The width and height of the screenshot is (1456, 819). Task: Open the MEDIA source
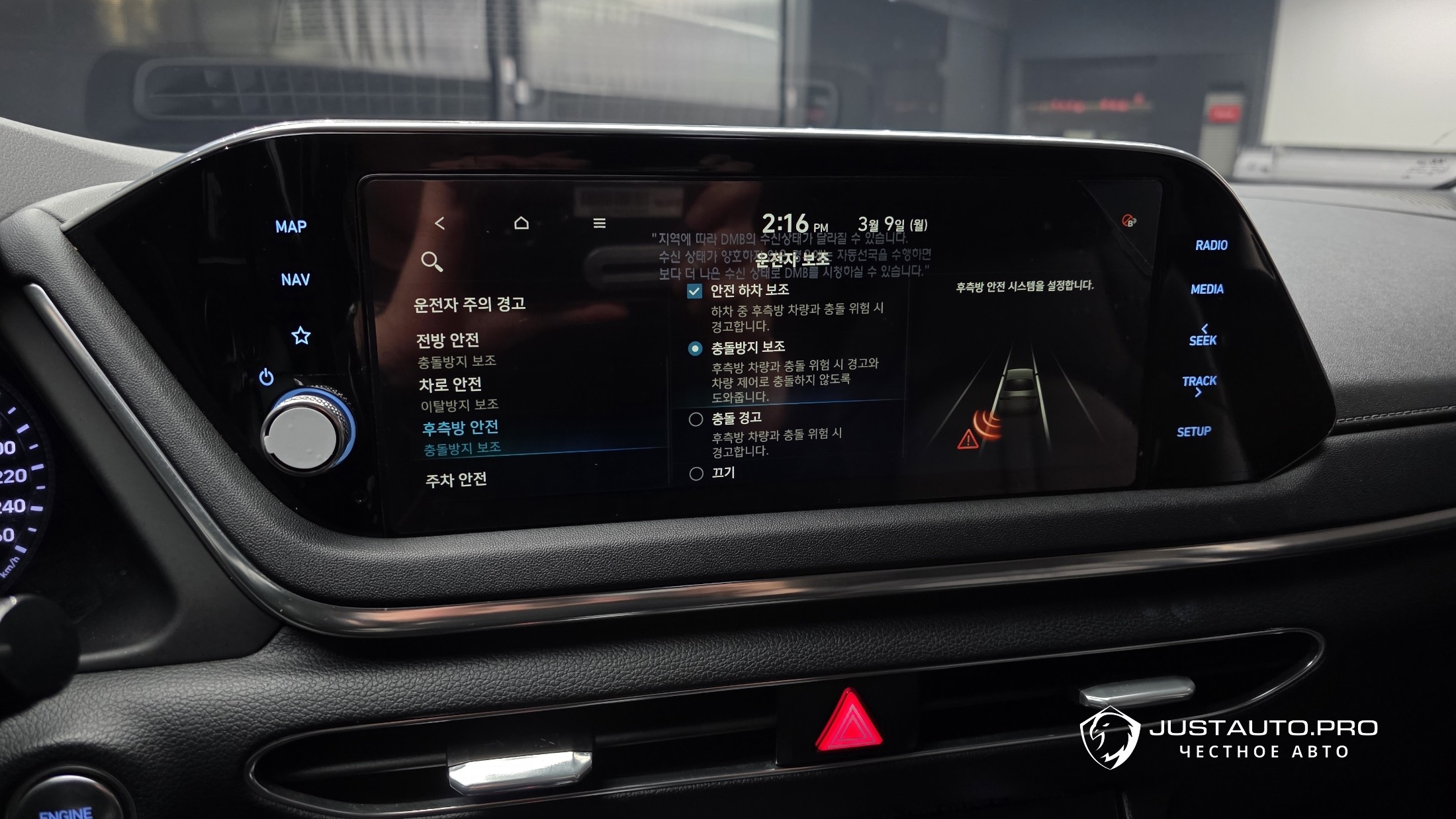1207,289
